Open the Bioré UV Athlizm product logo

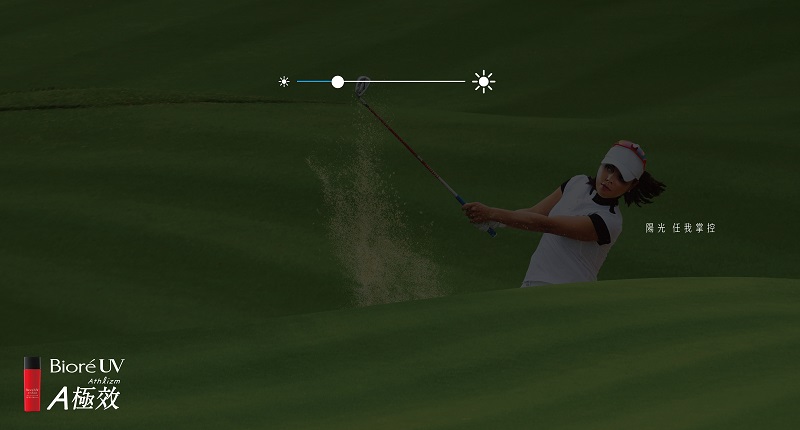pos(73,383)
